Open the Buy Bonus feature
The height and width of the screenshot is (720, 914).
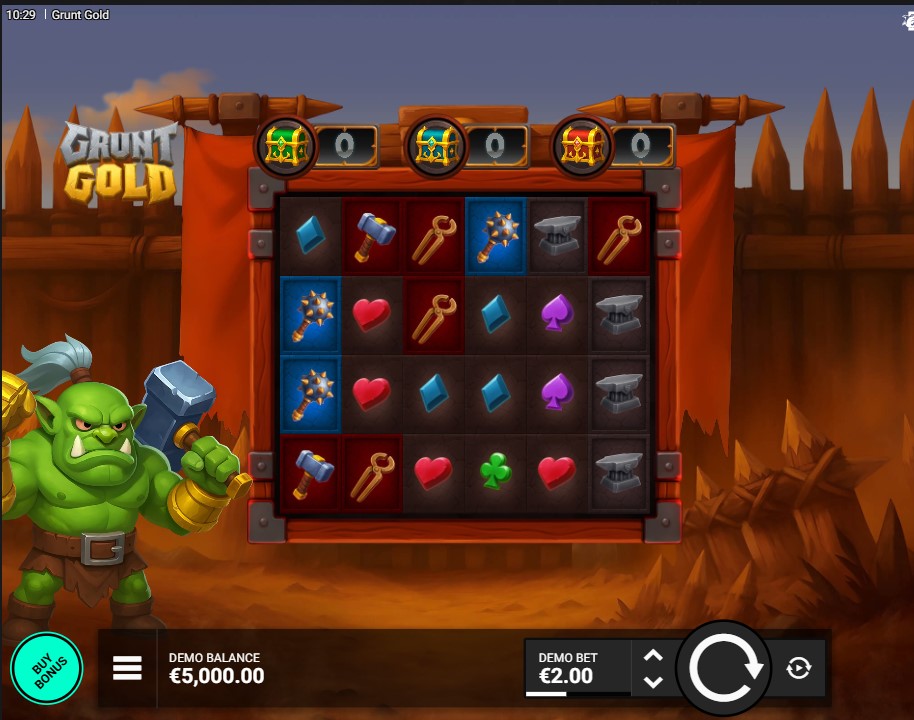[46, 668]
